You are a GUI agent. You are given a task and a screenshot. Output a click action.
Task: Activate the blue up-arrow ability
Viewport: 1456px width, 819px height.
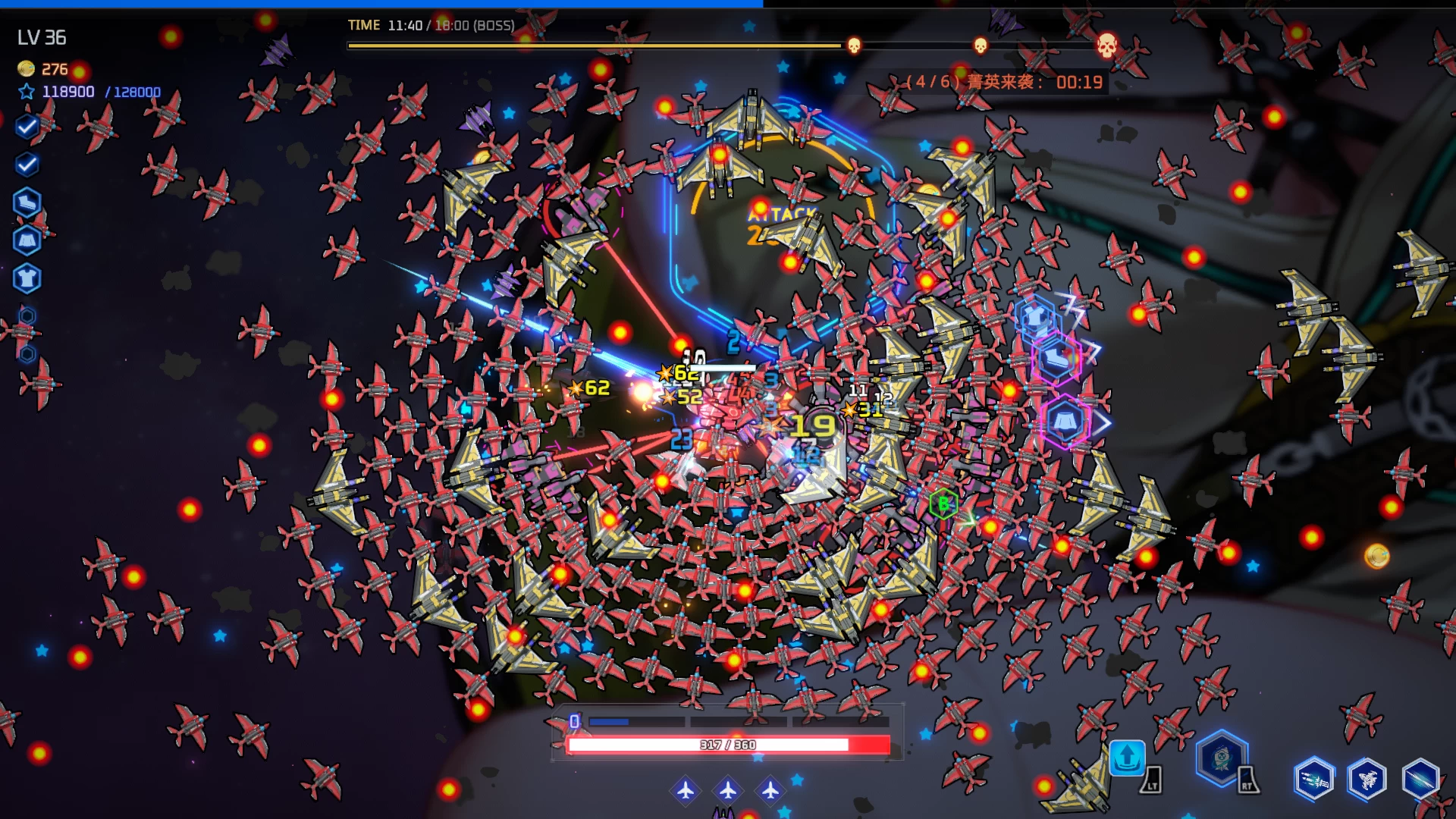(1127, 756)
